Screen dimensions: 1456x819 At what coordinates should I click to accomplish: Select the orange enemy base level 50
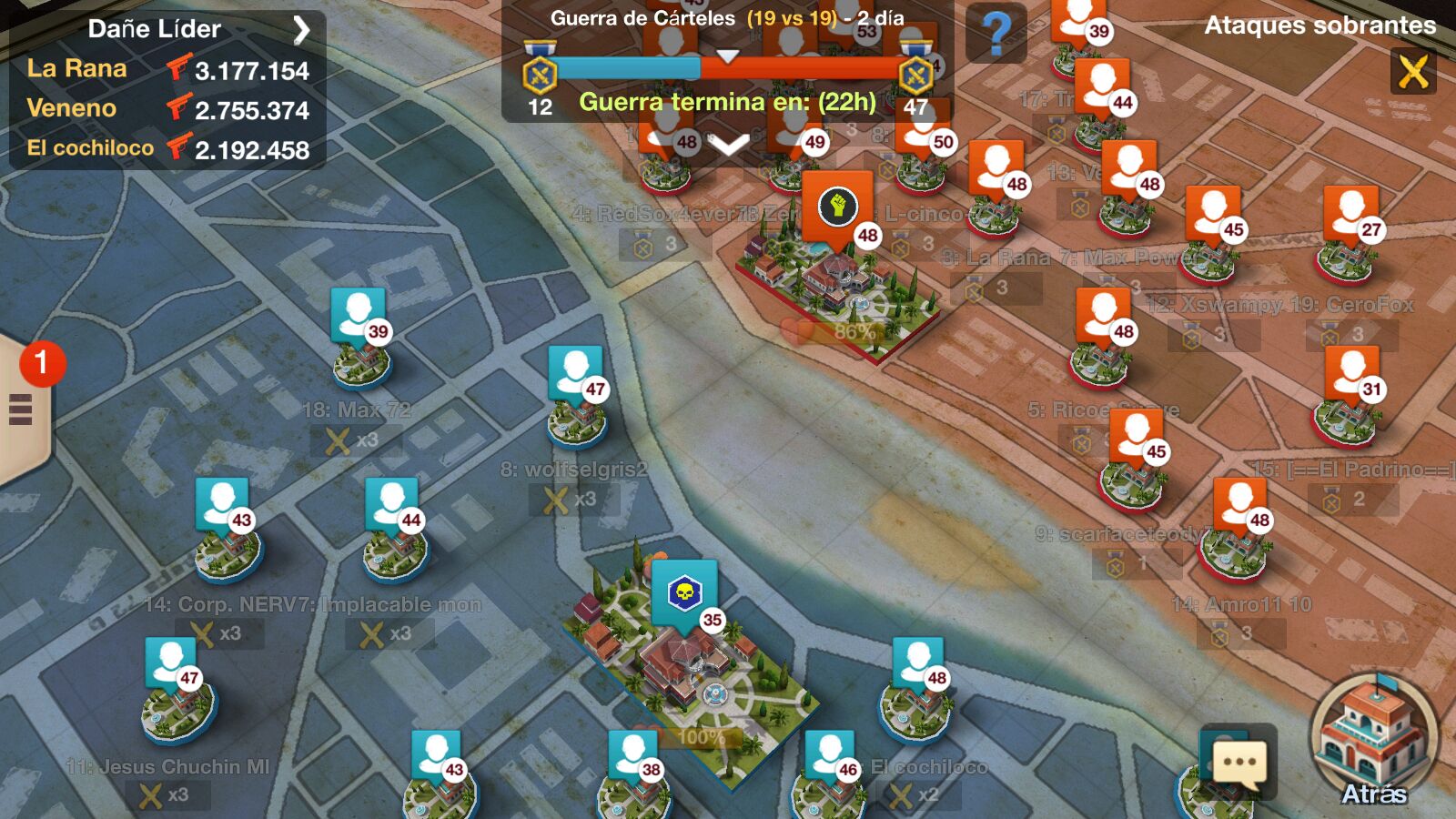coord(921,146)
